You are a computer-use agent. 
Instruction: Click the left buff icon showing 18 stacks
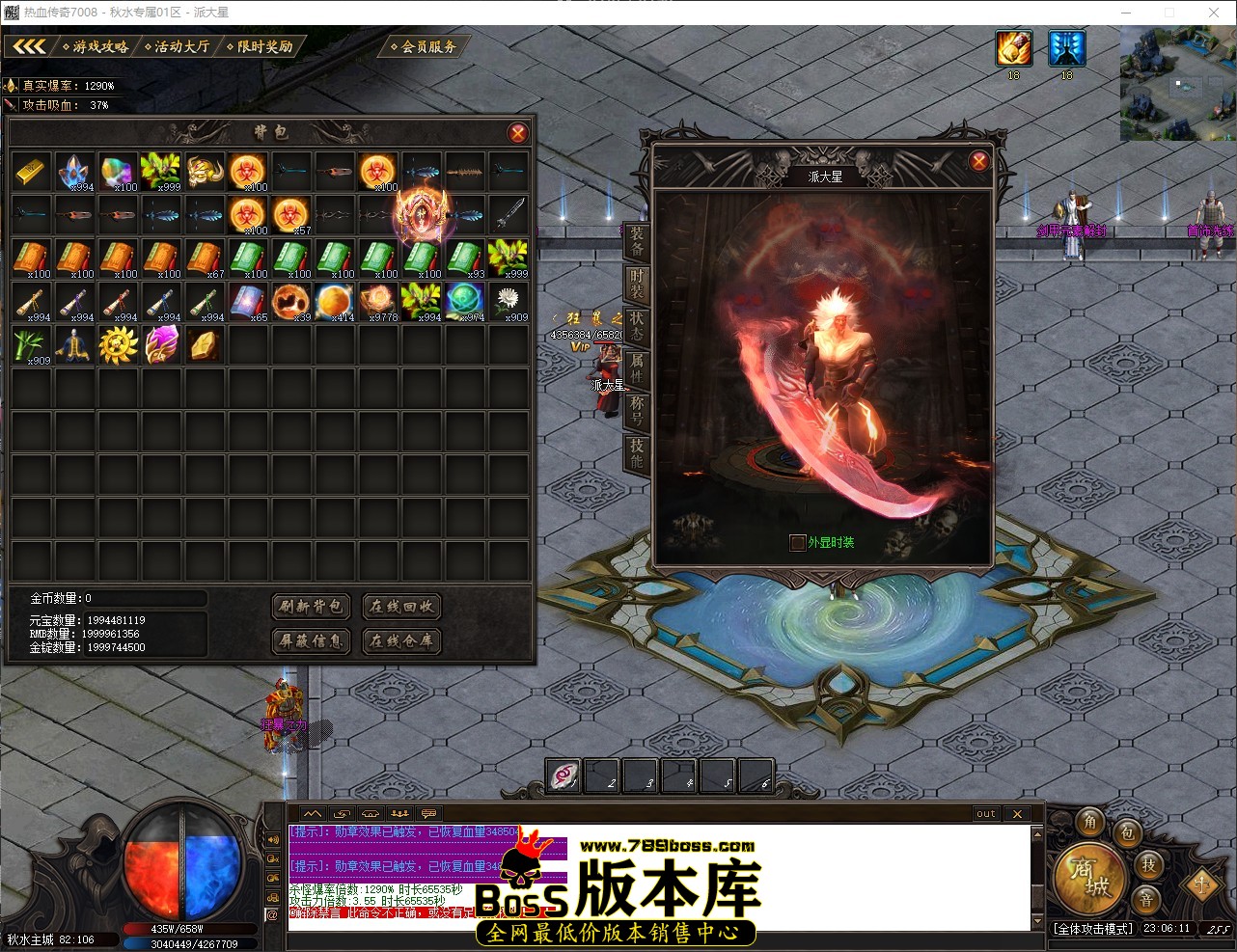[1014, 48]
